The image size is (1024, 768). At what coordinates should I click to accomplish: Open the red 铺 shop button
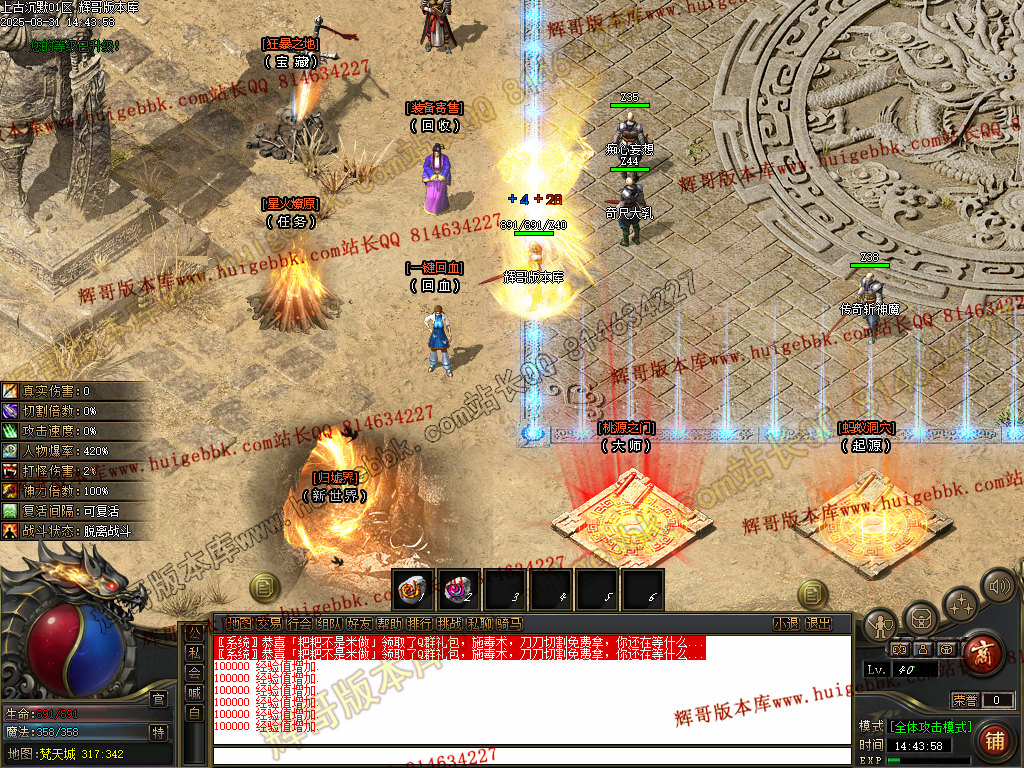click(x=993, y=740)
